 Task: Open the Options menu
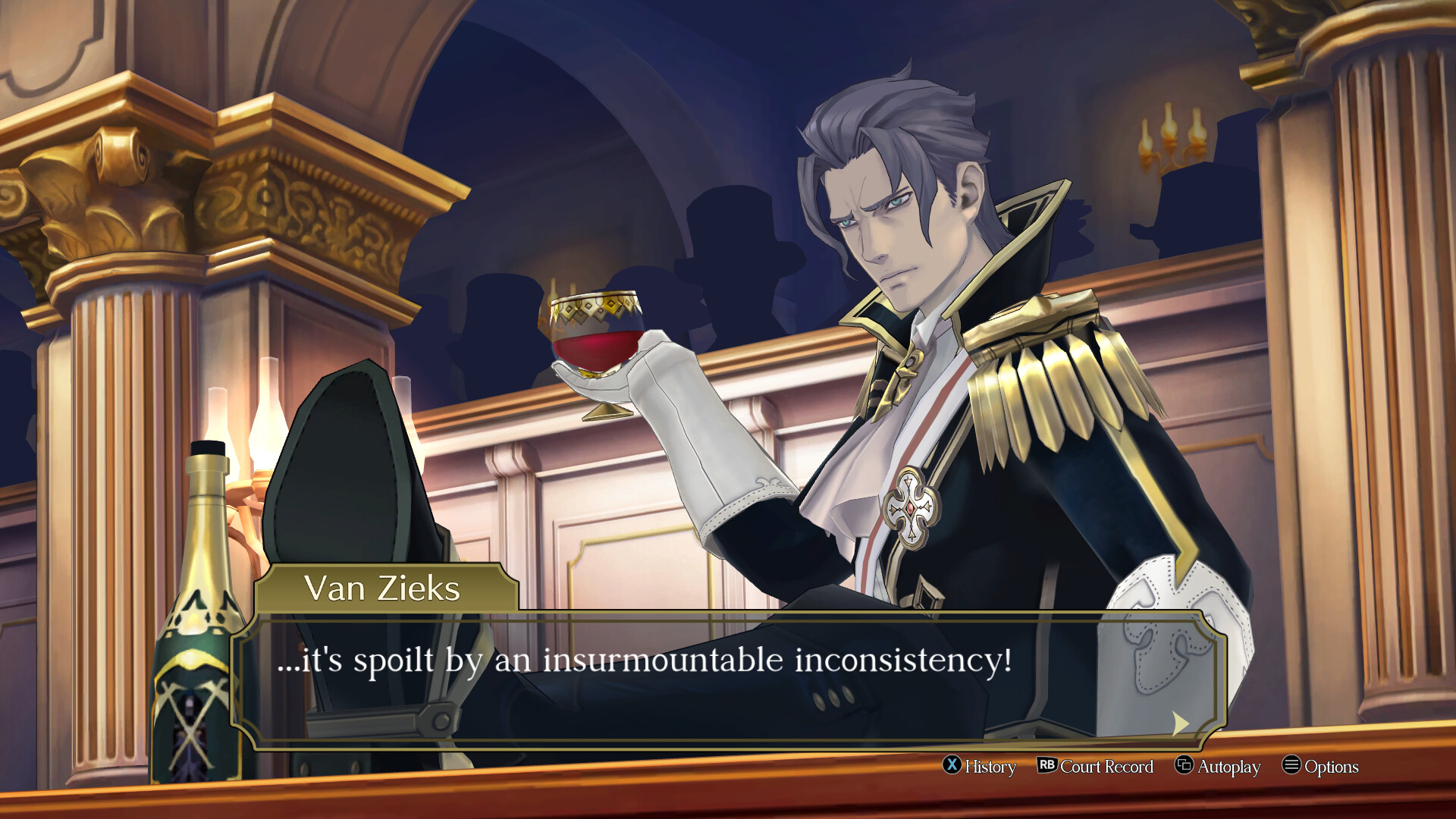click(x=1320, y=766)
